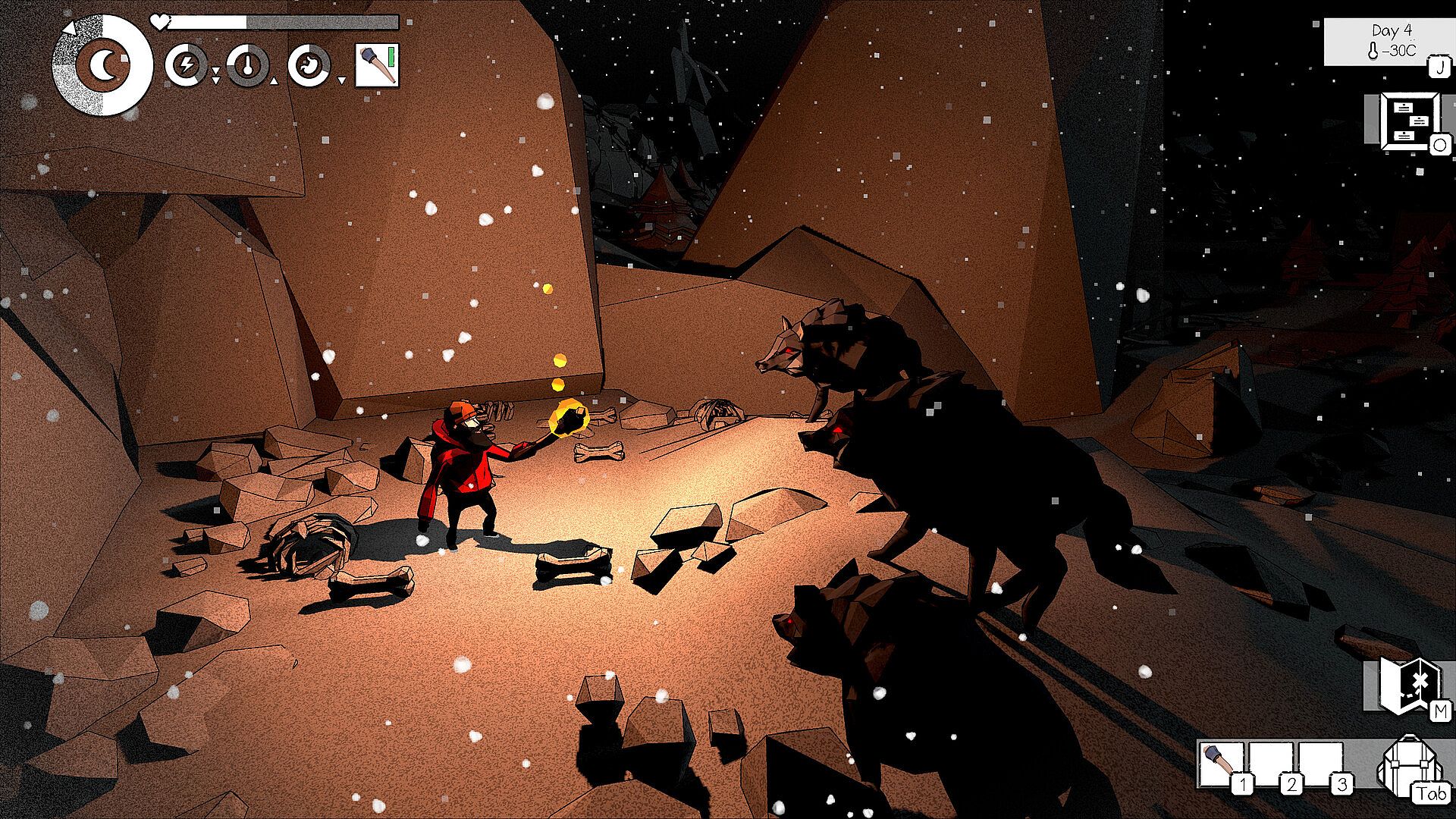Open the backpack inventory
Image resolution: width=1456 pixels, height=819 pixels.
1407,767
